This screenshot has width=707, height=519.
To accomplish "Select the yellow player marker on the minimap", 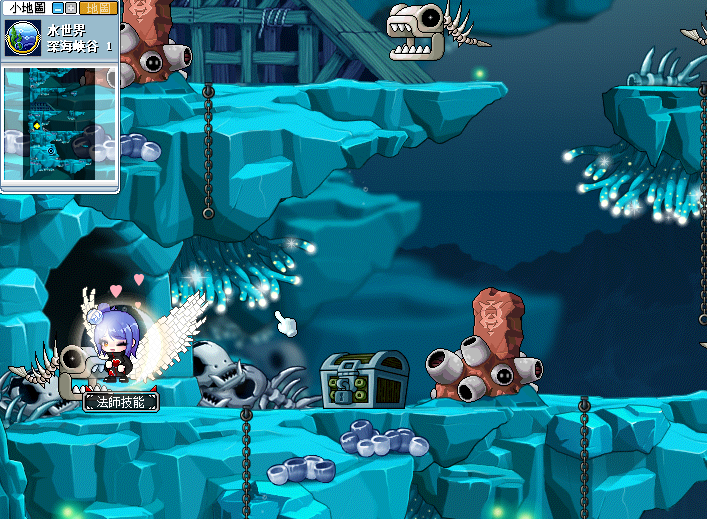I will pyautogui.click(x=37, y=126).
